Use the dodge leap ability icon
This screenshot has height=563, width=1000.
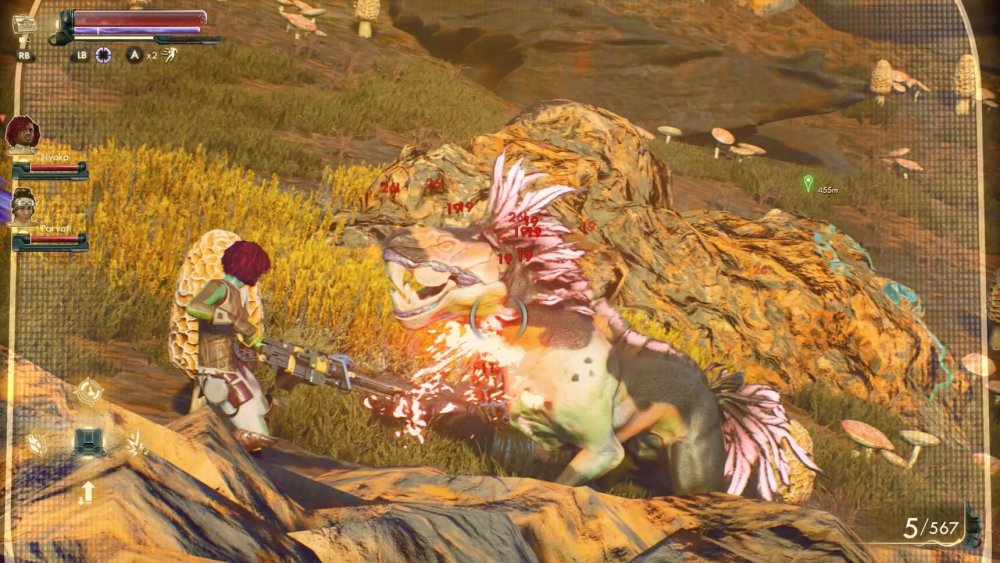tap(170, 54)
